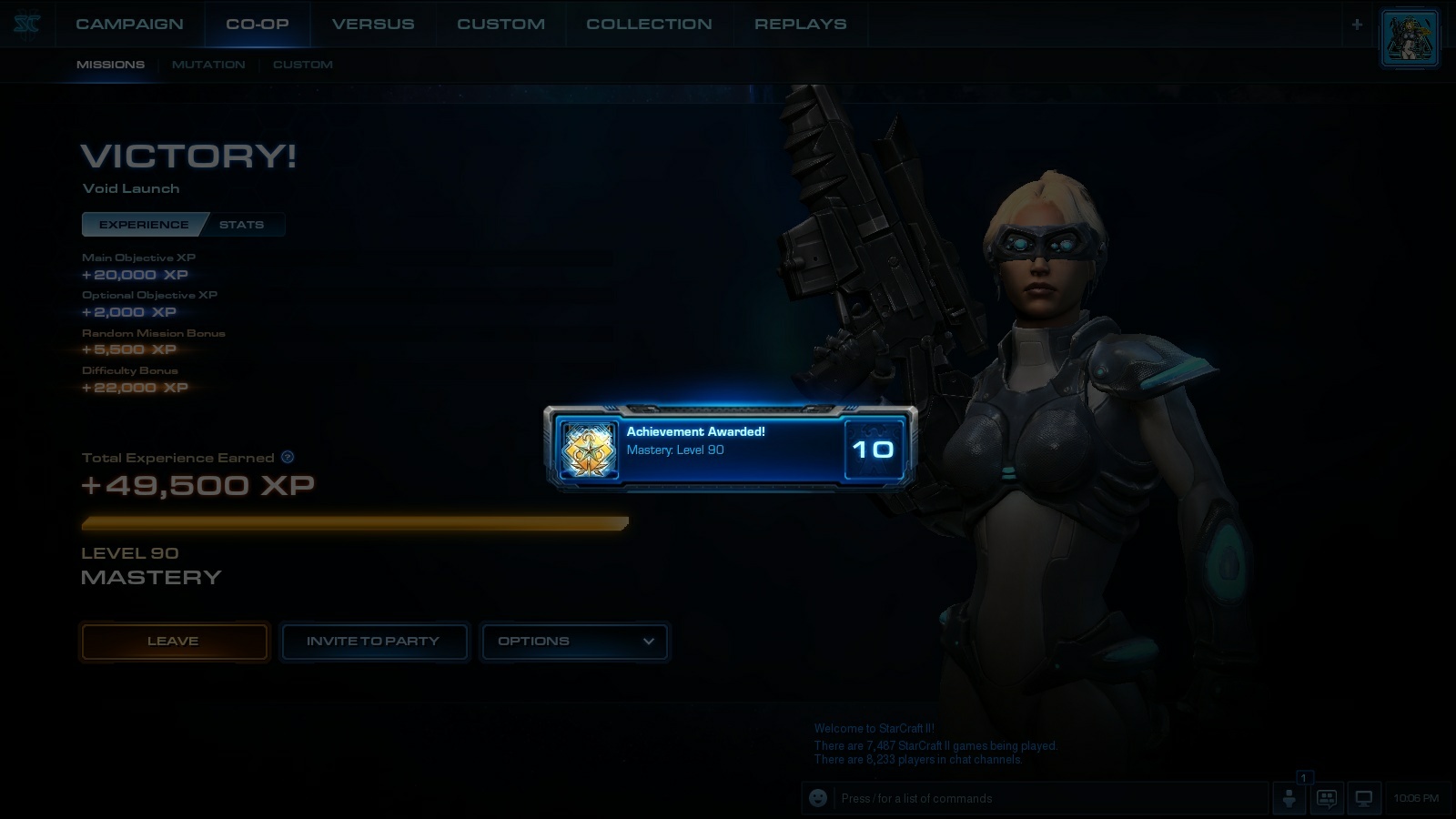
Task: Open the friends list icon
Action: click(1289, 798)
